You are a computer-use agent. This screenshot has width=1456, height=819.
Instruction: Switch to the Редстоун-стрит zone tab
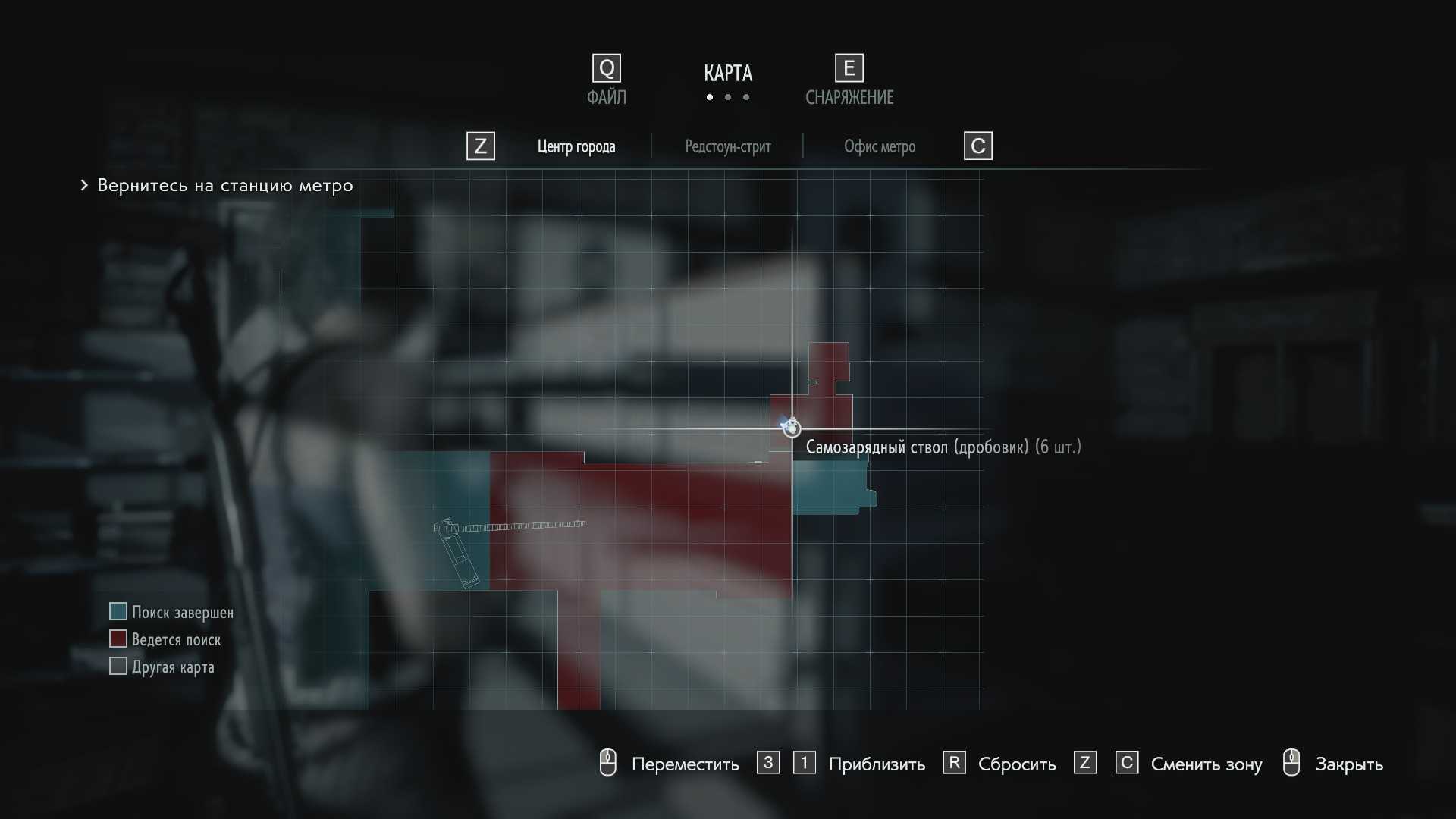coord(727,146)
